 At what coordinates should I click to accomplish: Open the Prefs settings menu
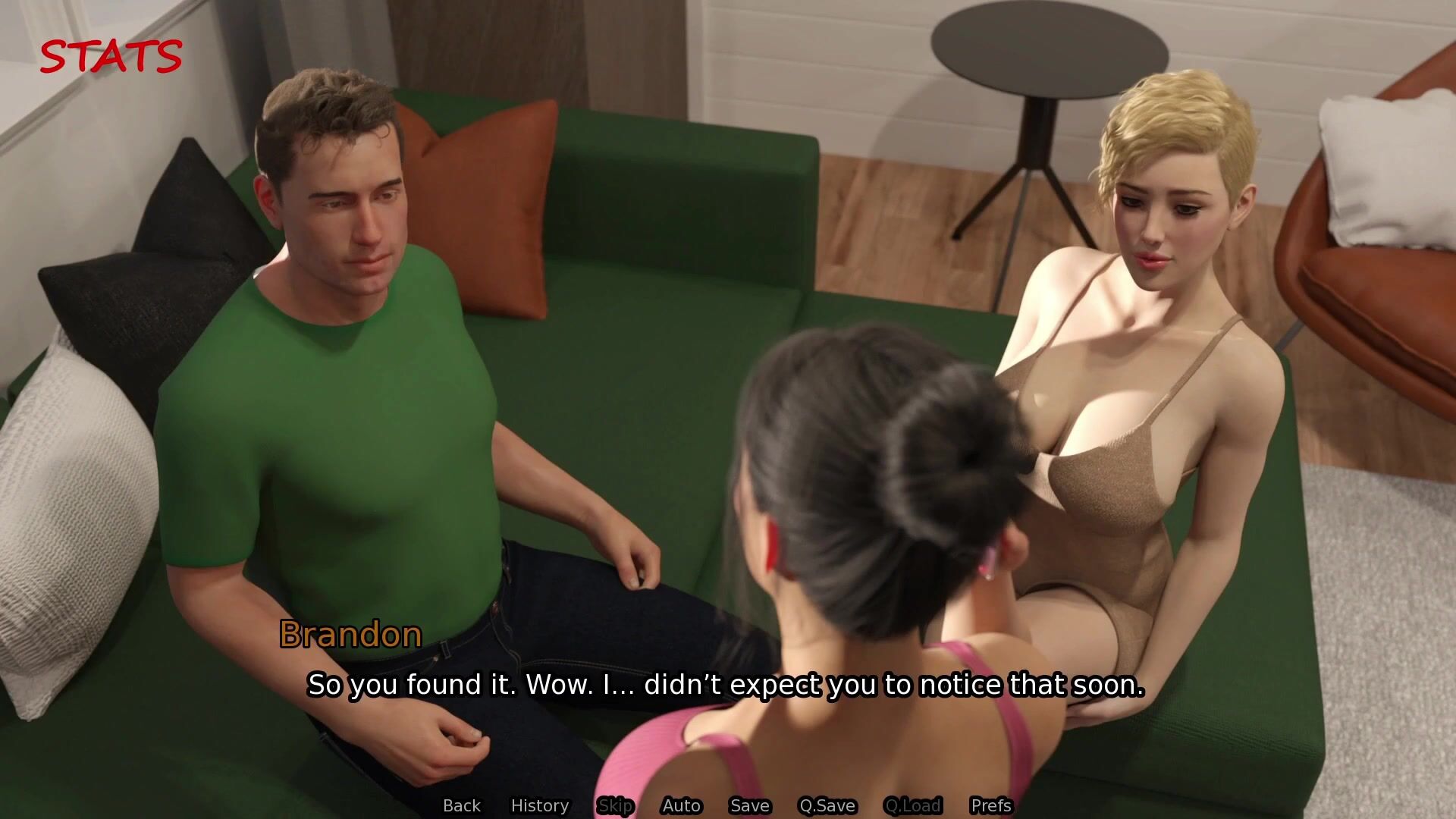991,805
